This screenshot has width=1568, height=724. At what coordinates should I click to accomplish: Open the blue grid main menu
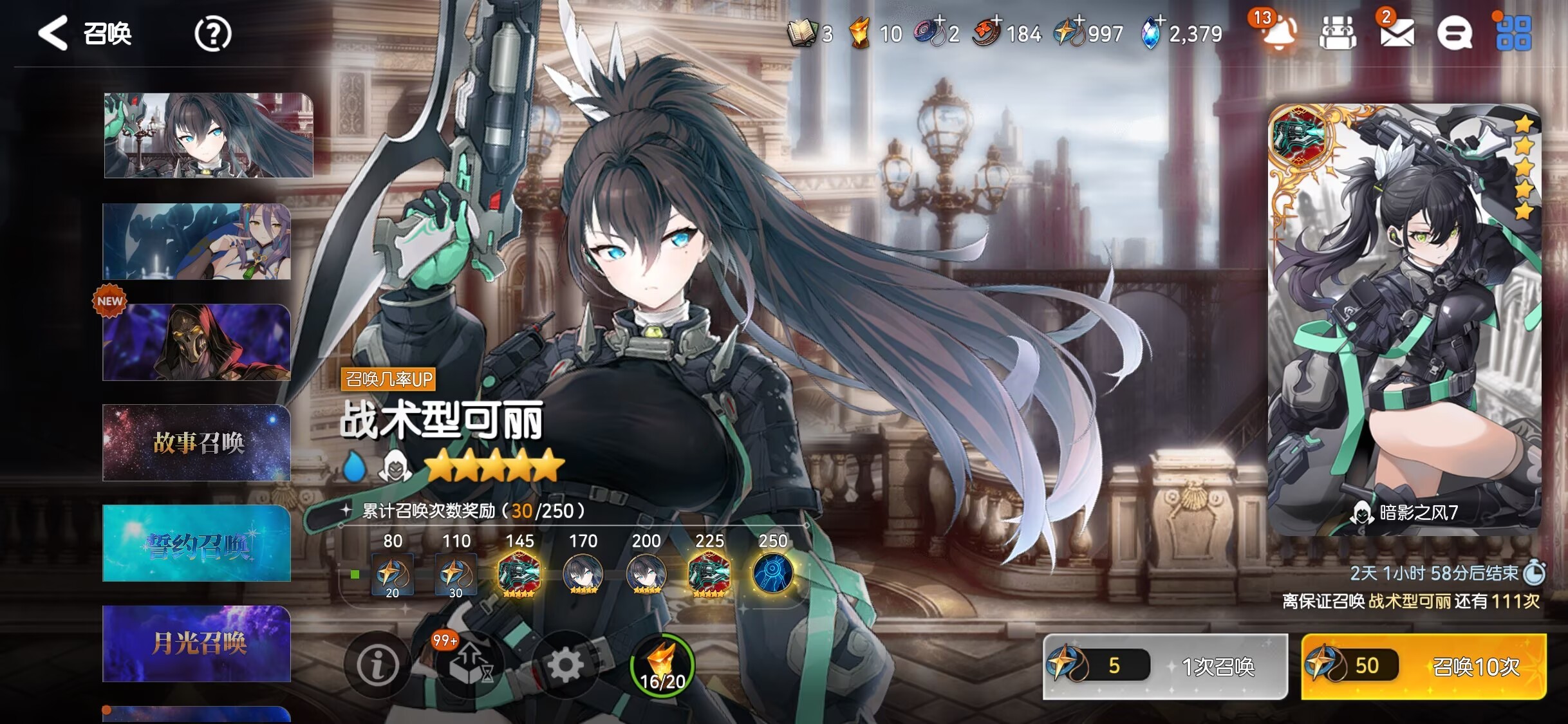[x=1513, y=33]
